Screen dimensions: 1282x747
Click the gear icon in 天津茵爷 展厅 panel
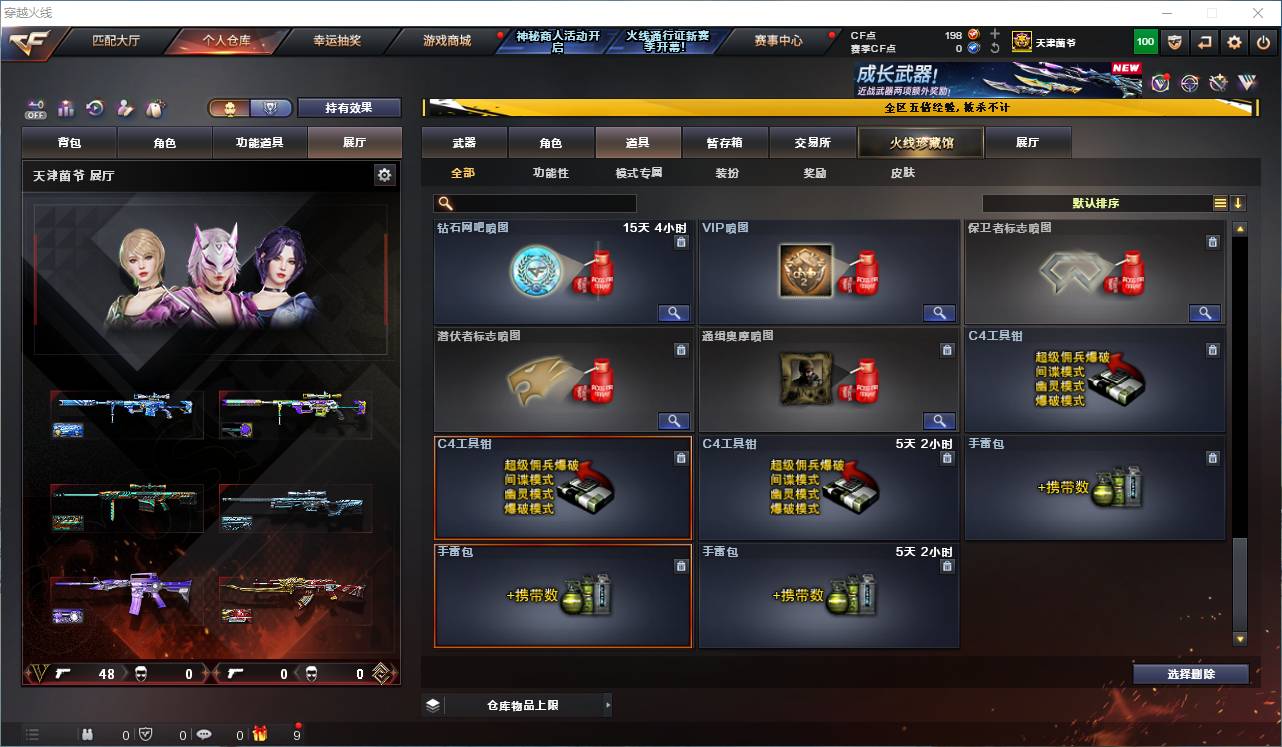coord(384,174)
